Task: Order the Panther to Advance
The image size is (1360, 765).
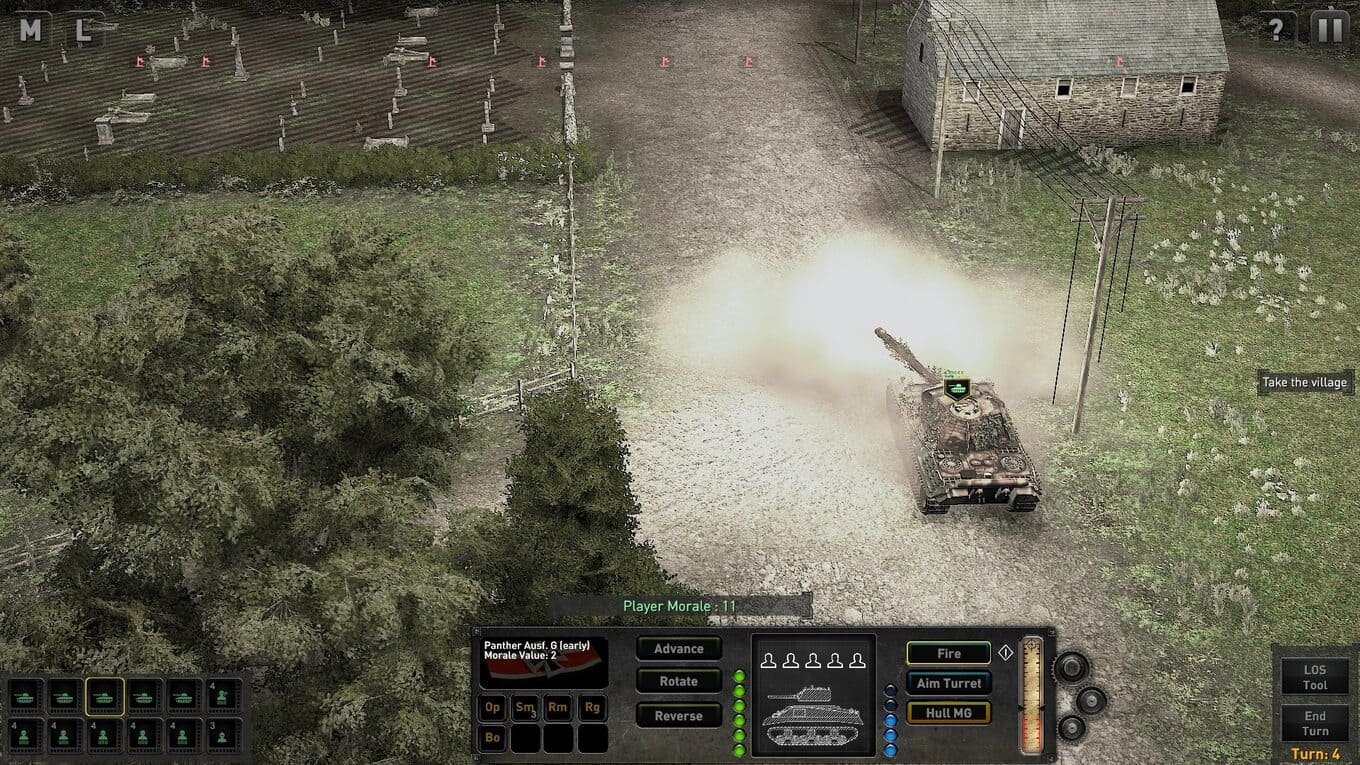Action: [x=679, y=649]
